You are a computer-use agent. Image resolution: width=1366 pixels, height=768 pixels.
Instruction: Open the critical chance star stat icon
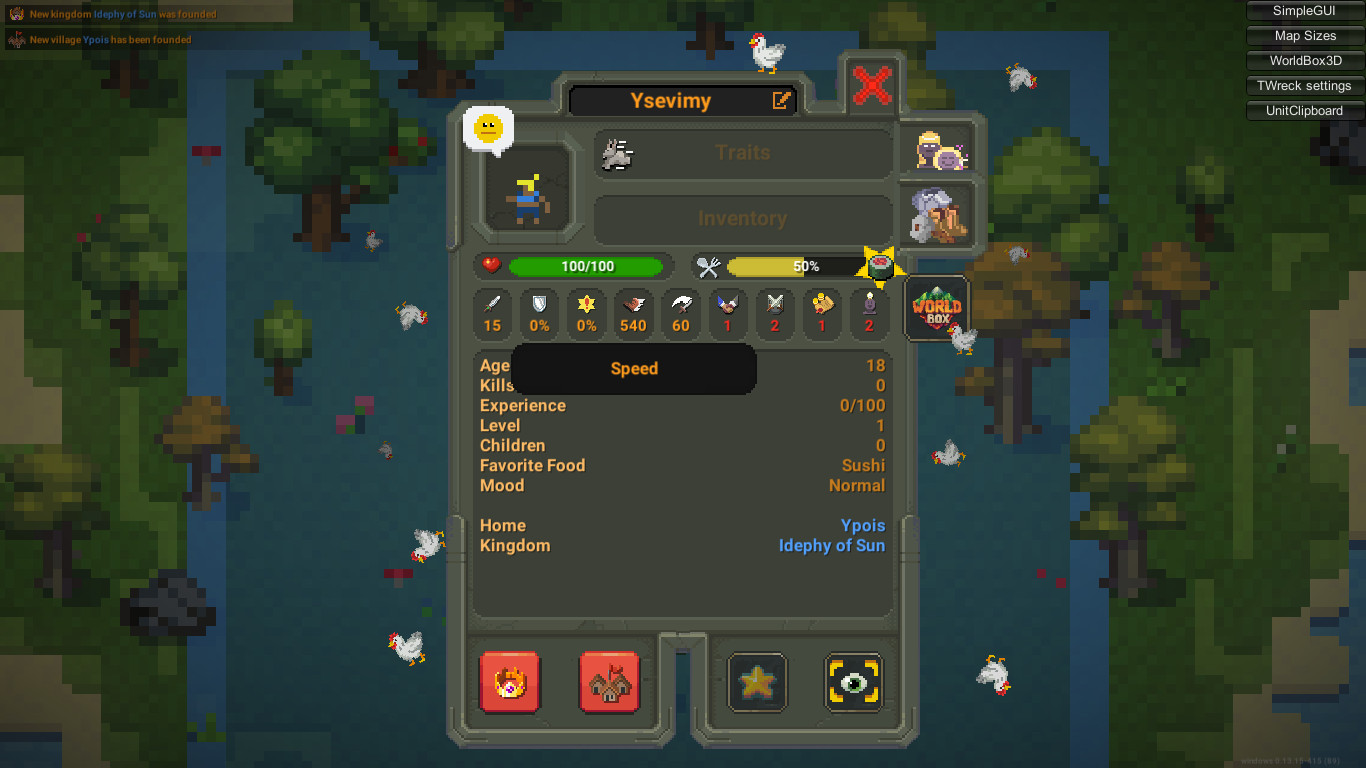point(585,314)
